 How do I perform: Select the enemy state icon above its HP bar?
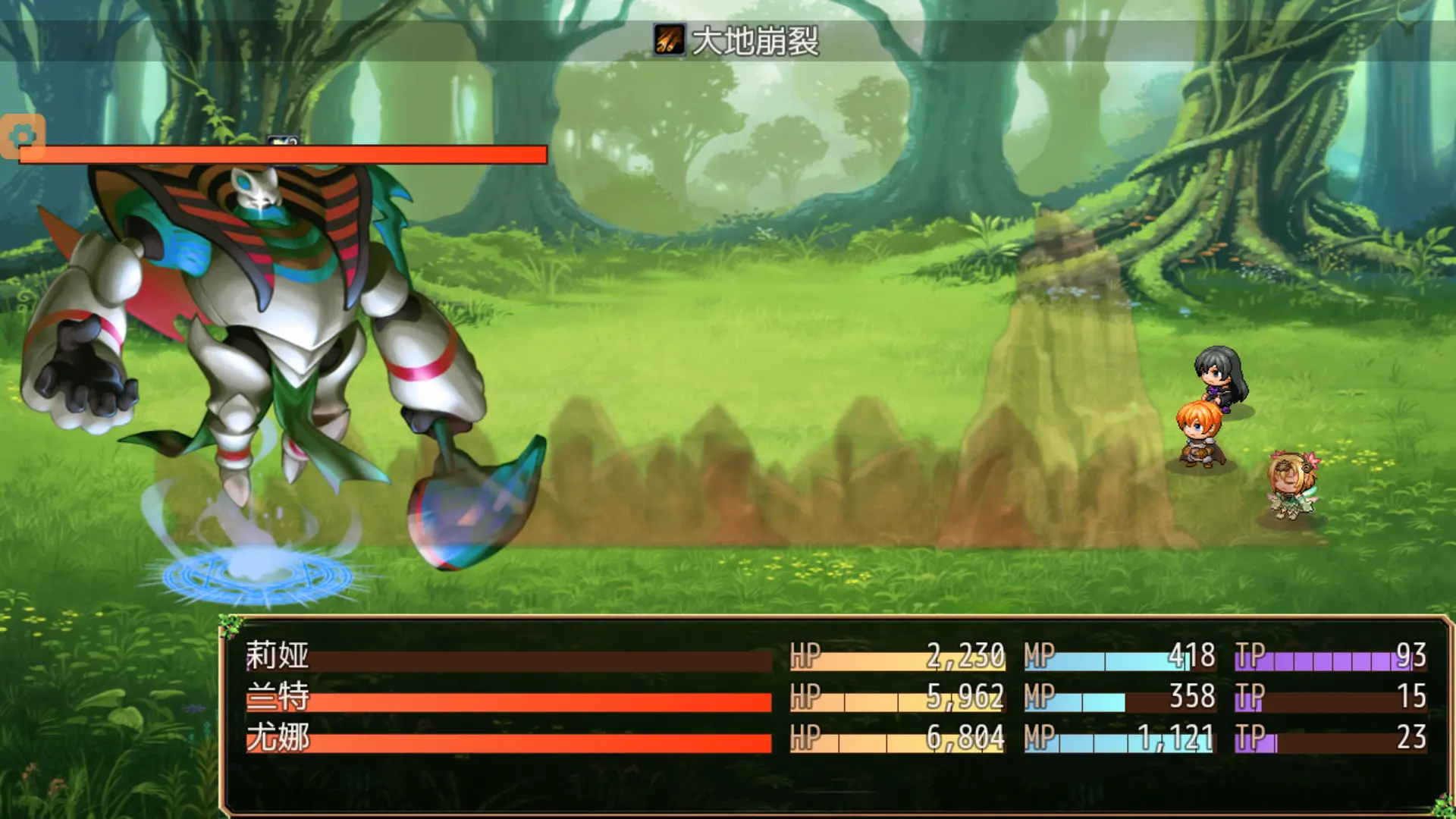click(x=281, y=141)
